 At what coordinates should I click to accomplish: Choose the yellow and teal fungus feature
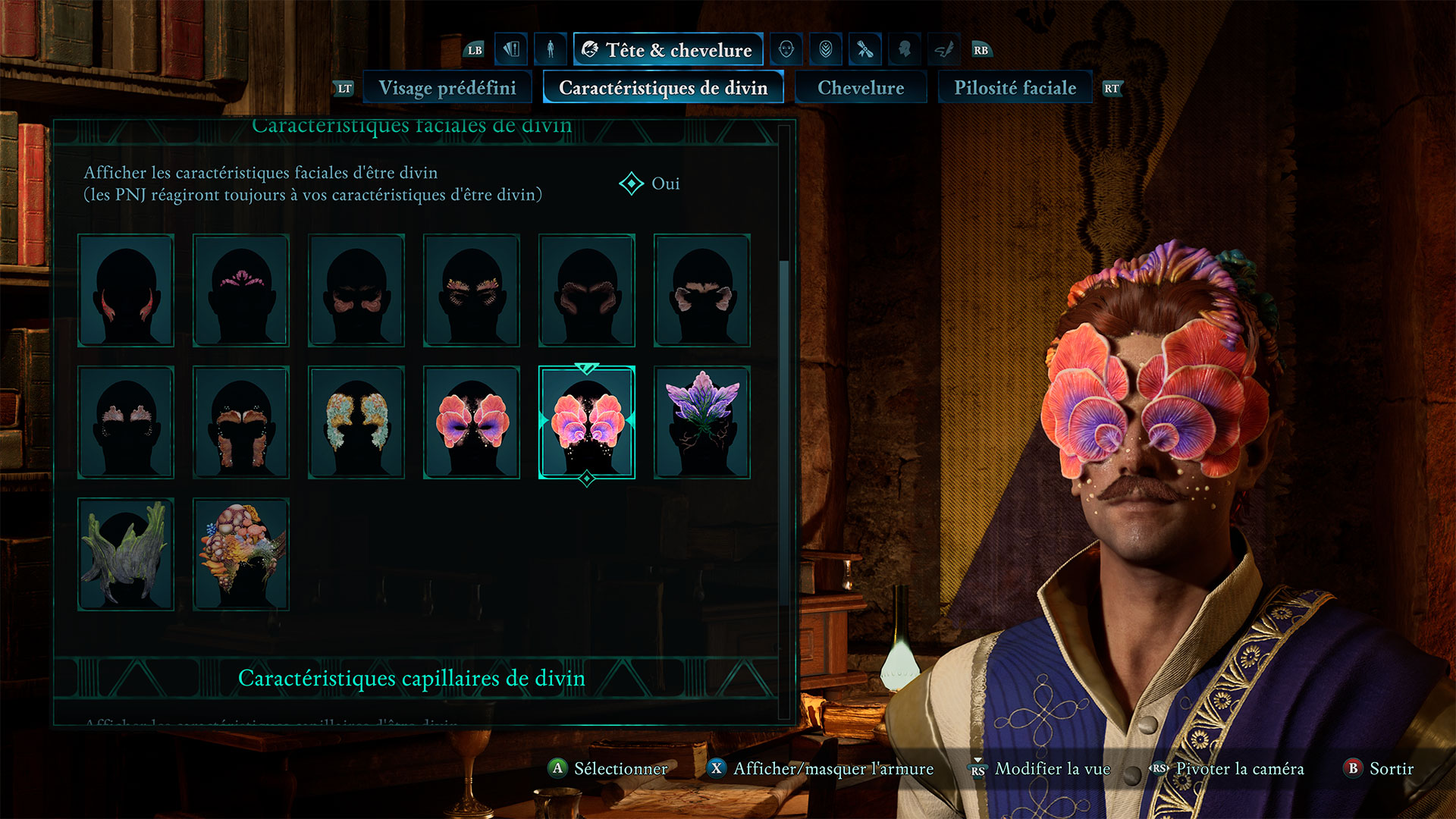[356, 422]
